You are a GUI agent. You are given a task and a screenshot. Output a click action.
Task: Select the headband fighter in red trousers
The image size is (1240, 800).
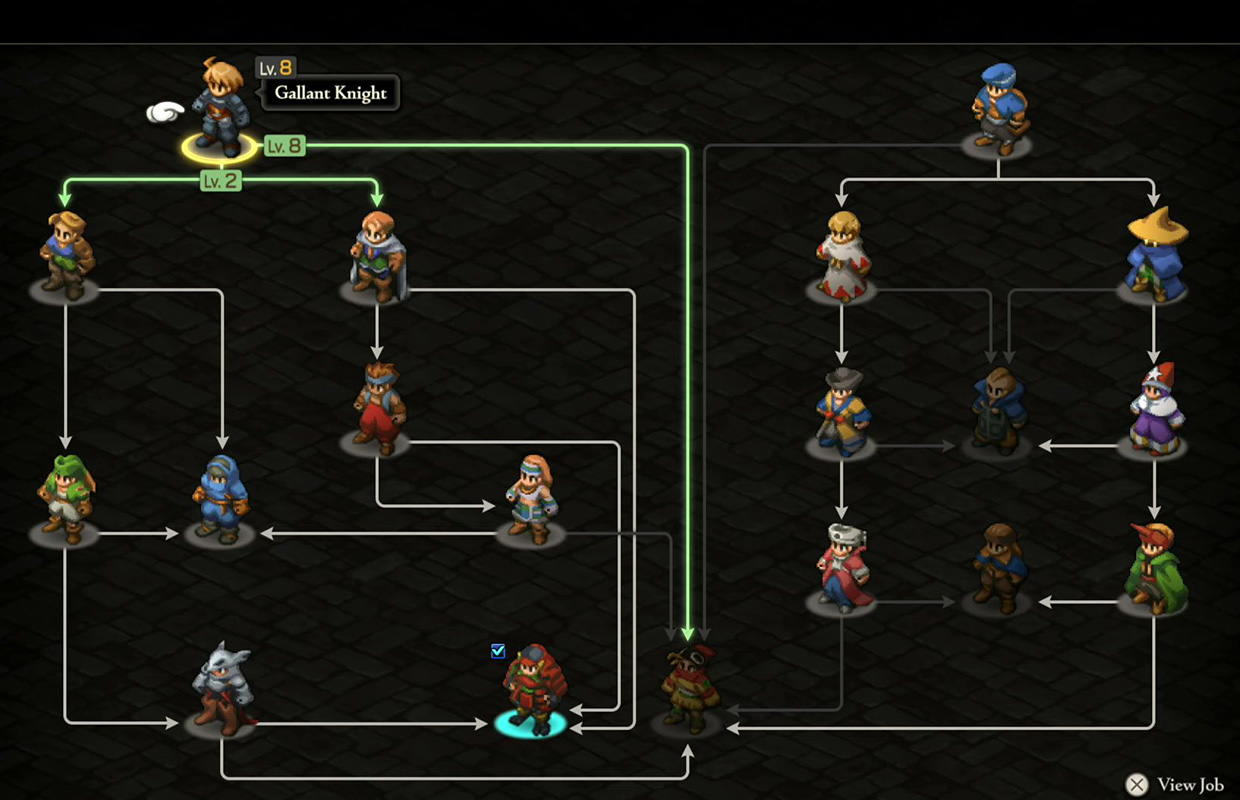(x=377, y=408)
